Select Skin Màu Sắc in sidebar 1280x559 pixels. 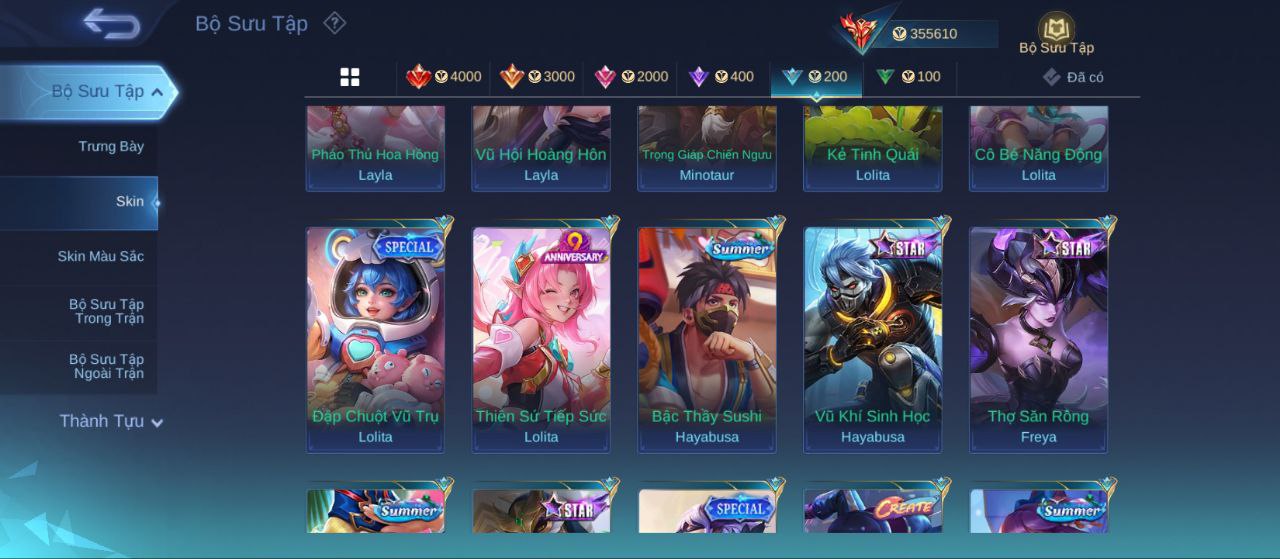100,257
